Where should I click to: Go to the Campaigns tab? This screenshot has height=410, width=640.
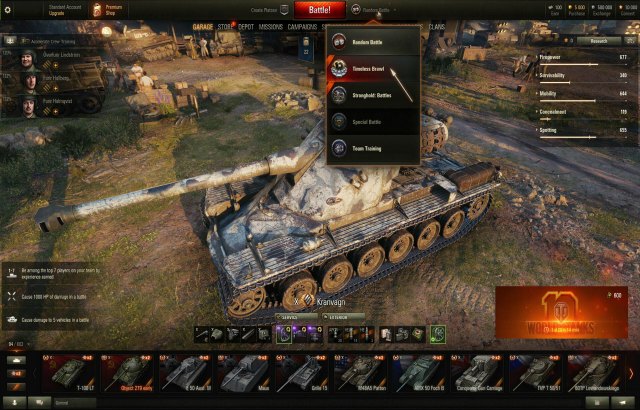[x=302, y=27]
